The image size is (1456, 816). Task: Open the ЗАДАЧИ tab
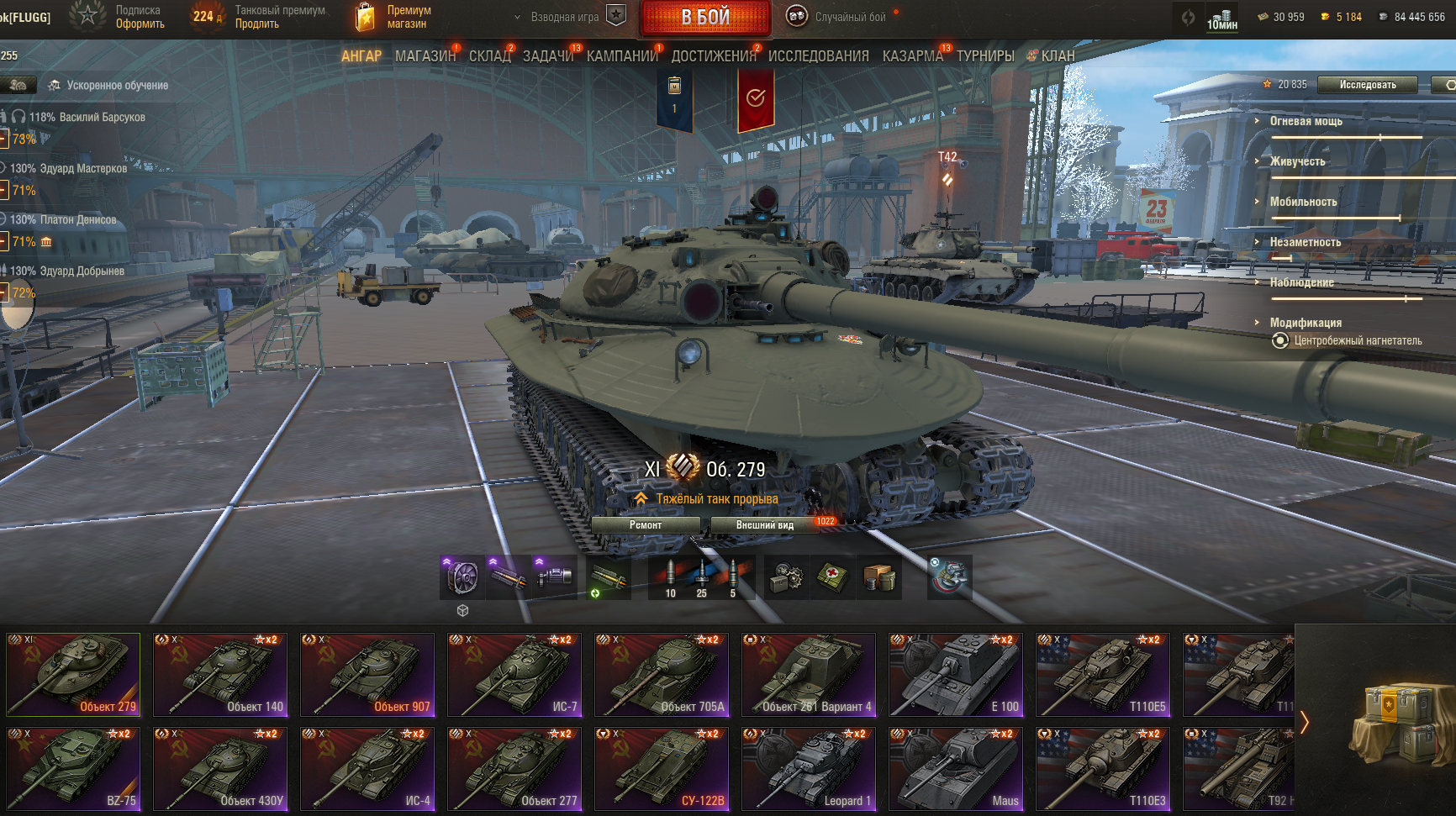click(x=547, y=56)
